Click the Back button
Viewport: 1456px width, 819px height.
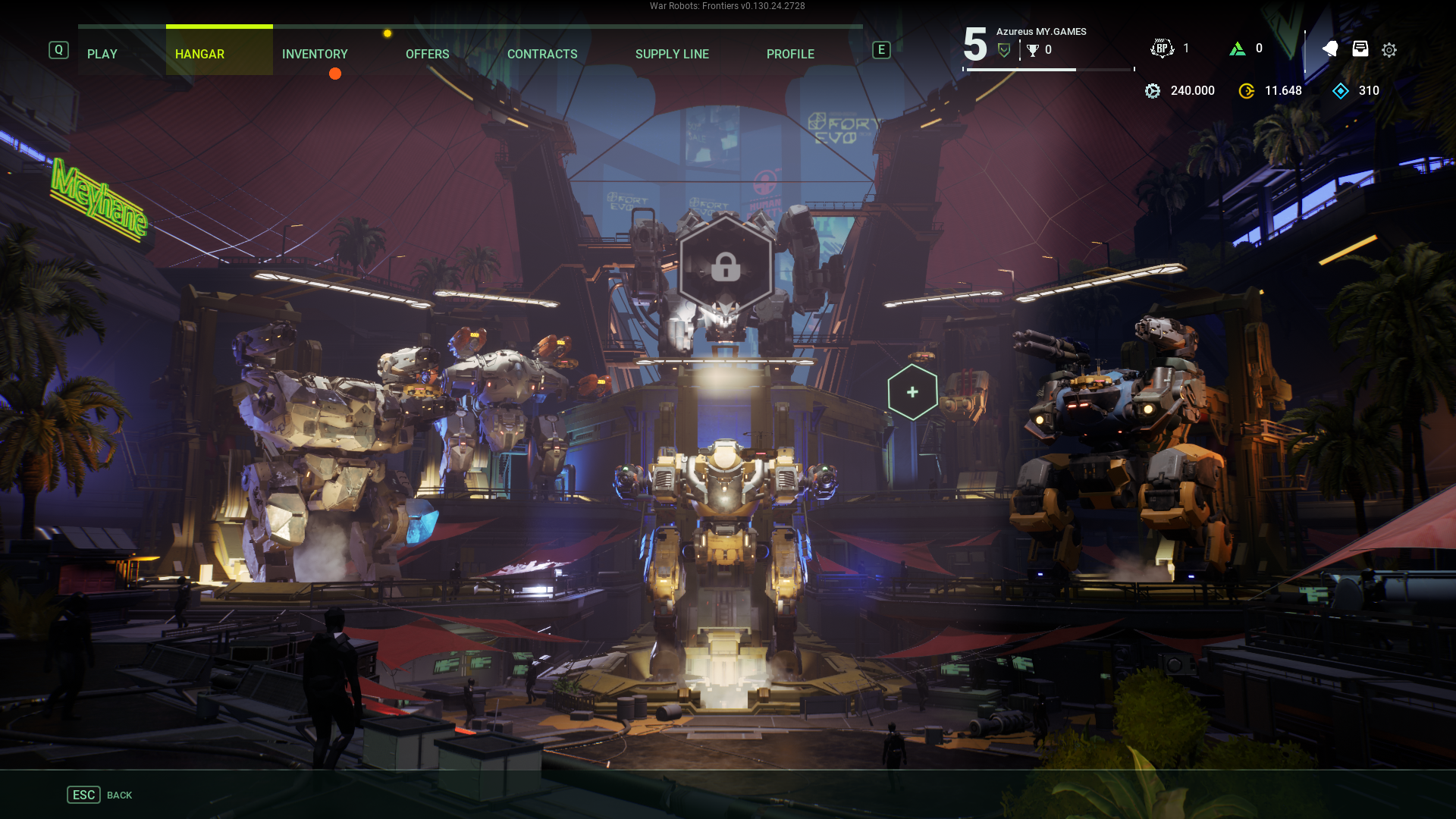coord(99,795)
